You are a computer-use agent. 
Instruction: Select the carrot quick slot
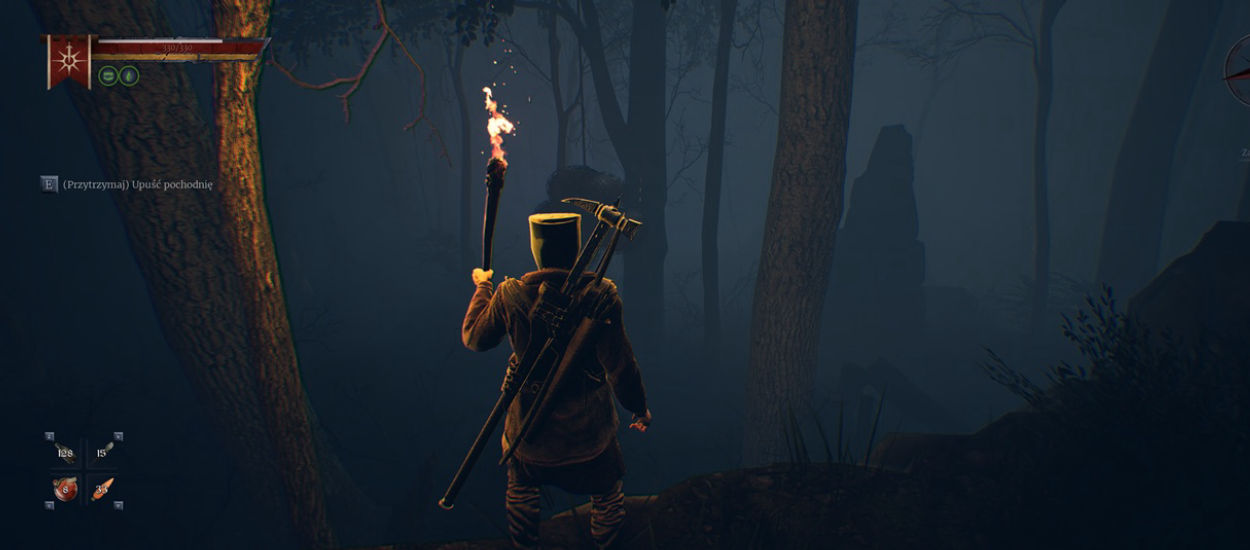pyautogui.click(x=102, y=489)
